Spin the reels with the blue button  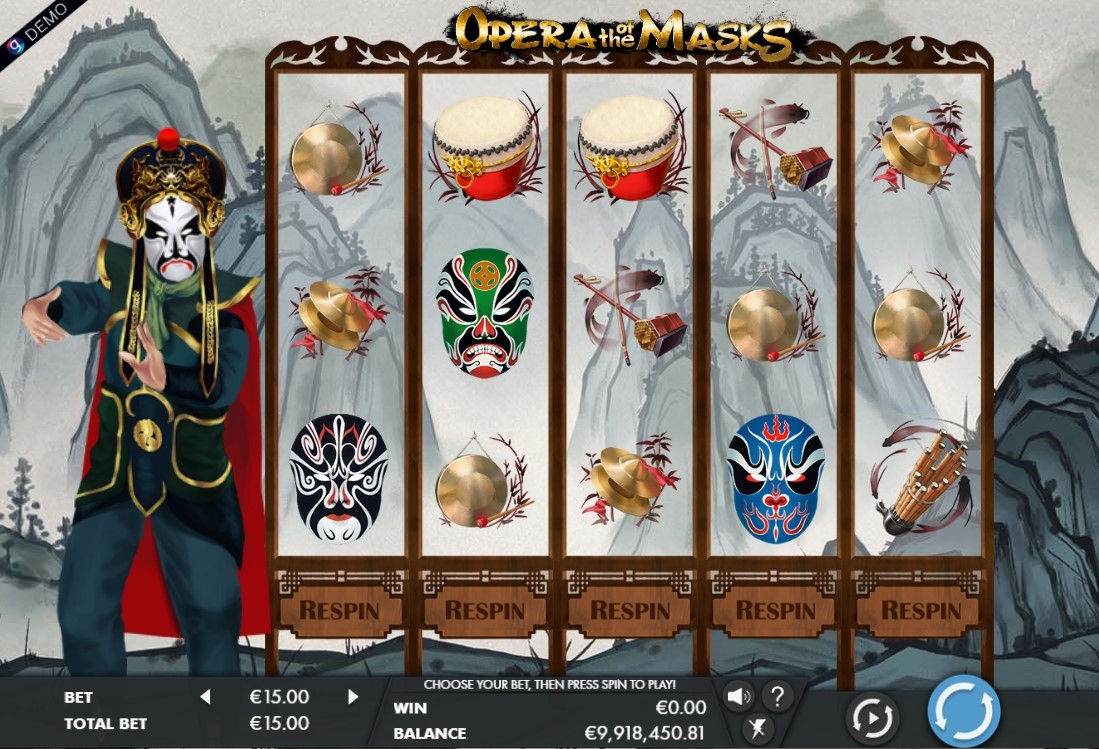click(x=963, y=711)
